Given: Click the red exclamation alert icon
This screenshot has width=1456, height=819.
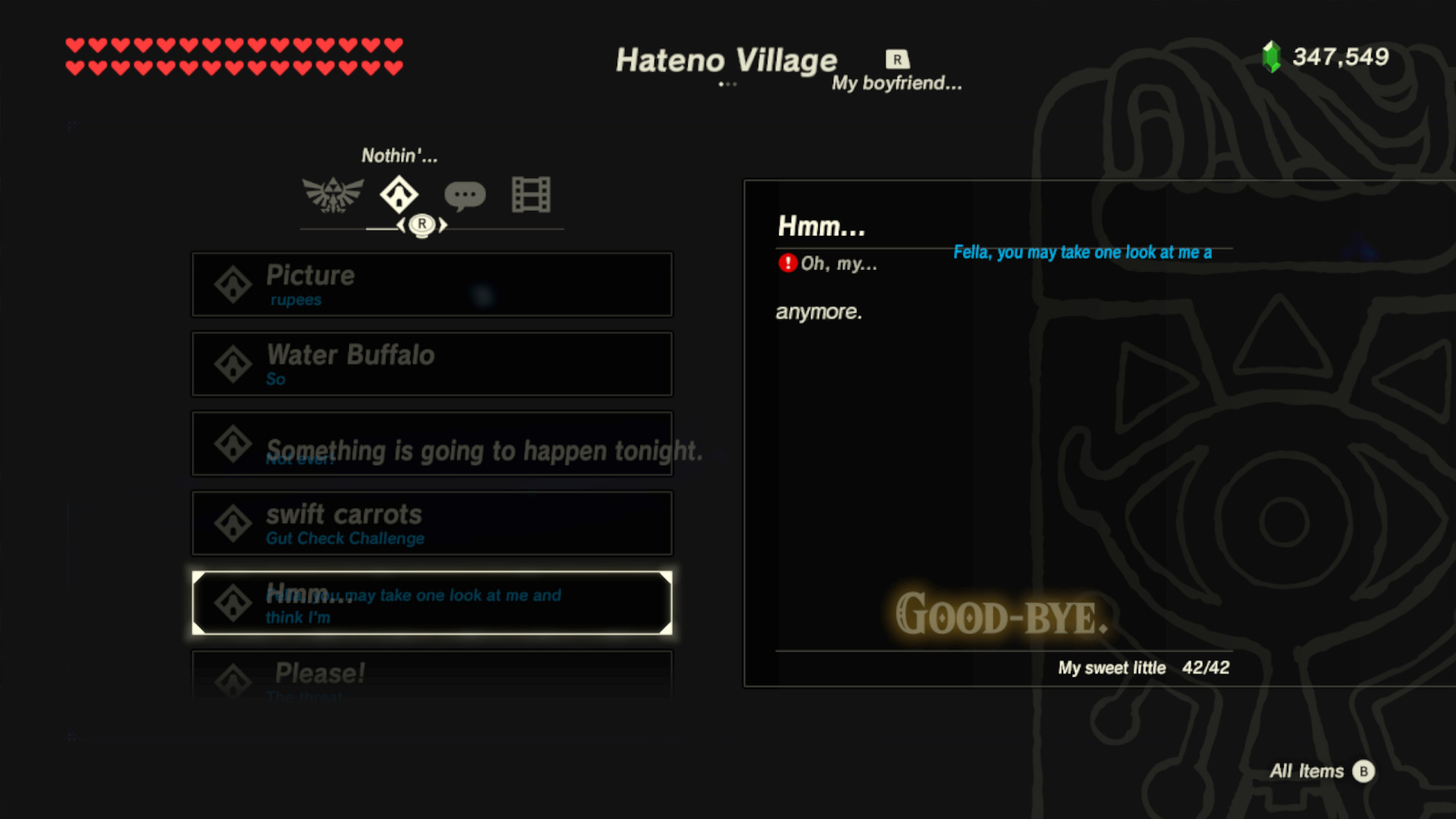Looking at the screenshot, I should coord(786,264).
